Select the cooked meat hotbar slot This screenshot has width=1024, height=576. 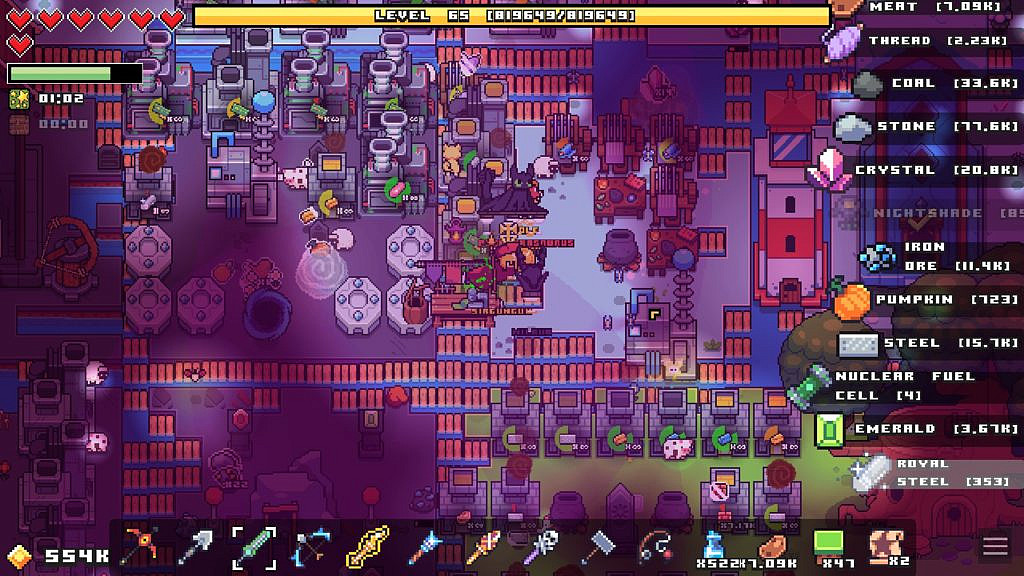[x=772, y=546]
